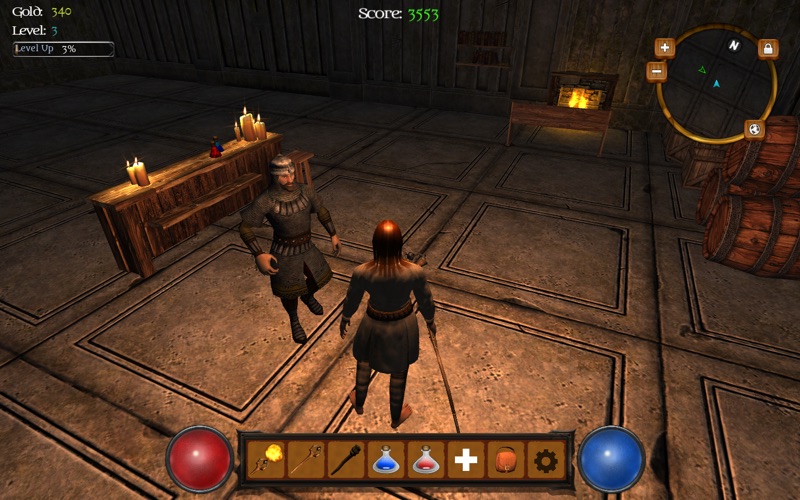Click the minimap's north compass marker
This screenshot has height=500, width=800.
click(x=734, y=46)
